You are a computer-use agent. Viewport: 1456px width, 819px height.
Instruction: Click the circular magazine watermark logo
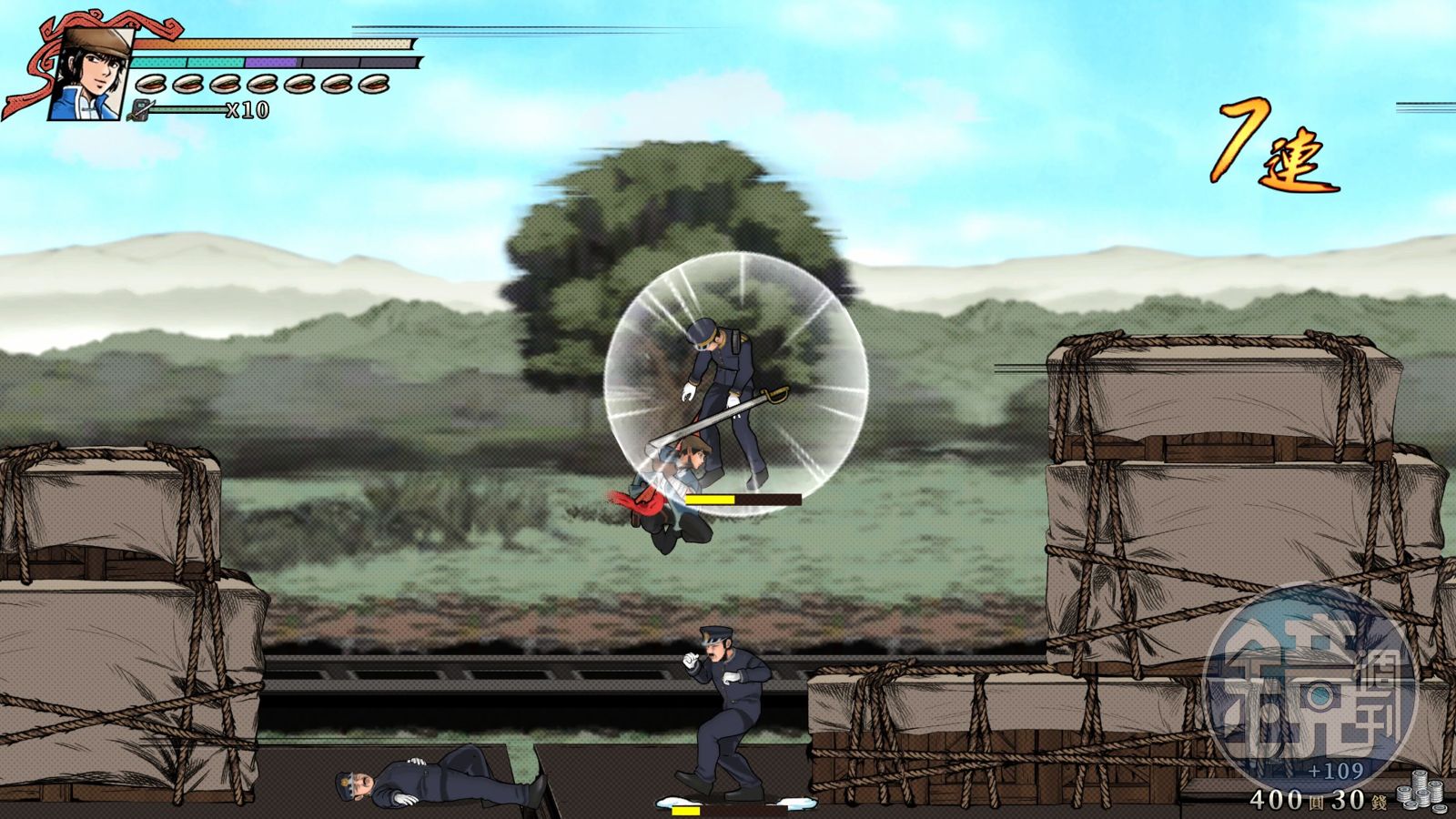click(1309, 681)
